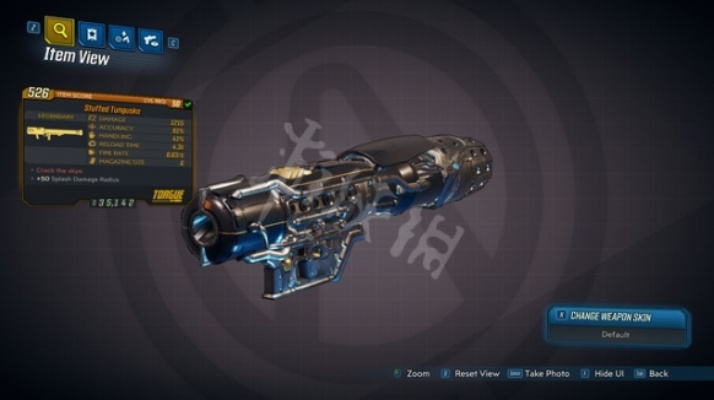
Task: Open the third tab with trinket icon
Action: tap(121, 37)
